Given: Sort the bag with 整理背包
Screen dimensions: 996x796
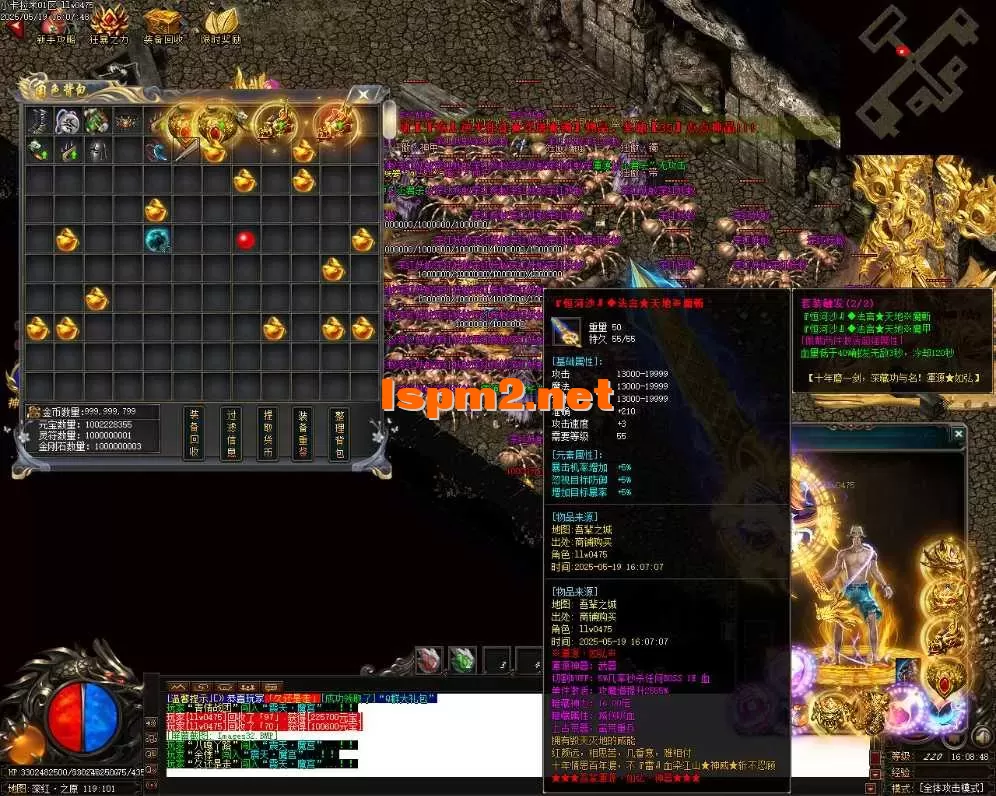Looking at the screenshot, I should [x=339, y=434].
